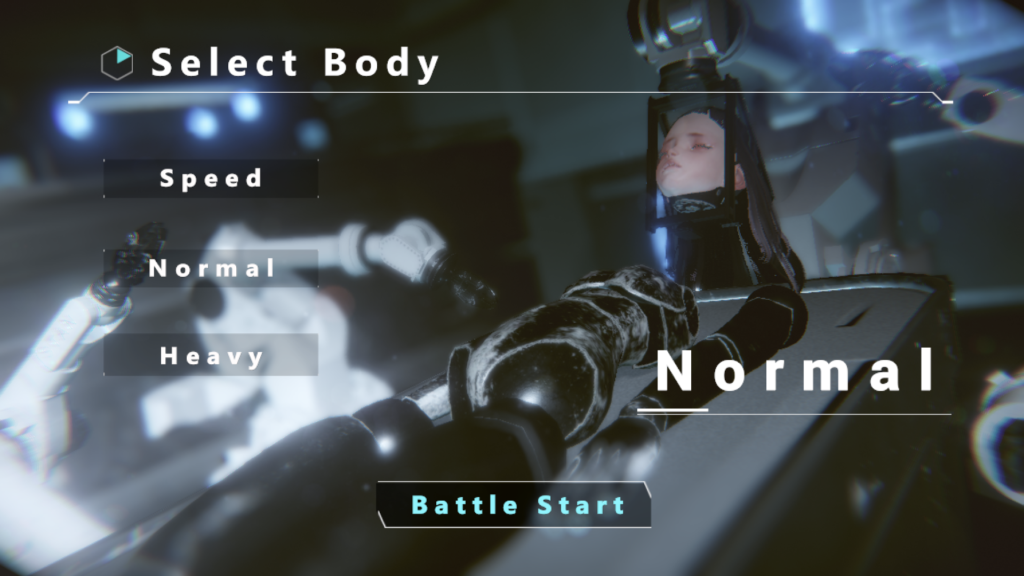The width and height of the screenshot is (1024, 576).
Task: Choose the Normal body option
Action: click(x=211, y=268)
